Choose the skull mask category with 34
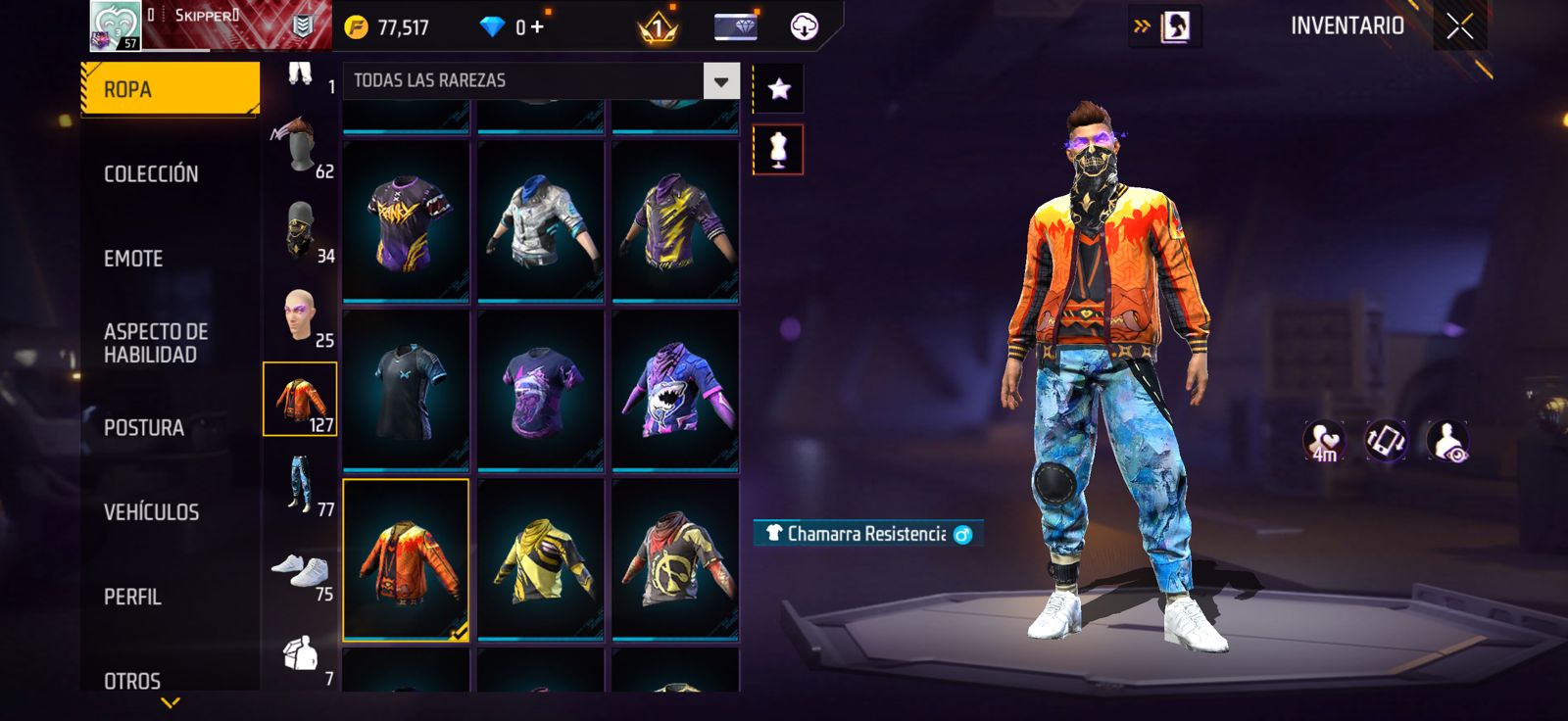 (x=300, y=231)
